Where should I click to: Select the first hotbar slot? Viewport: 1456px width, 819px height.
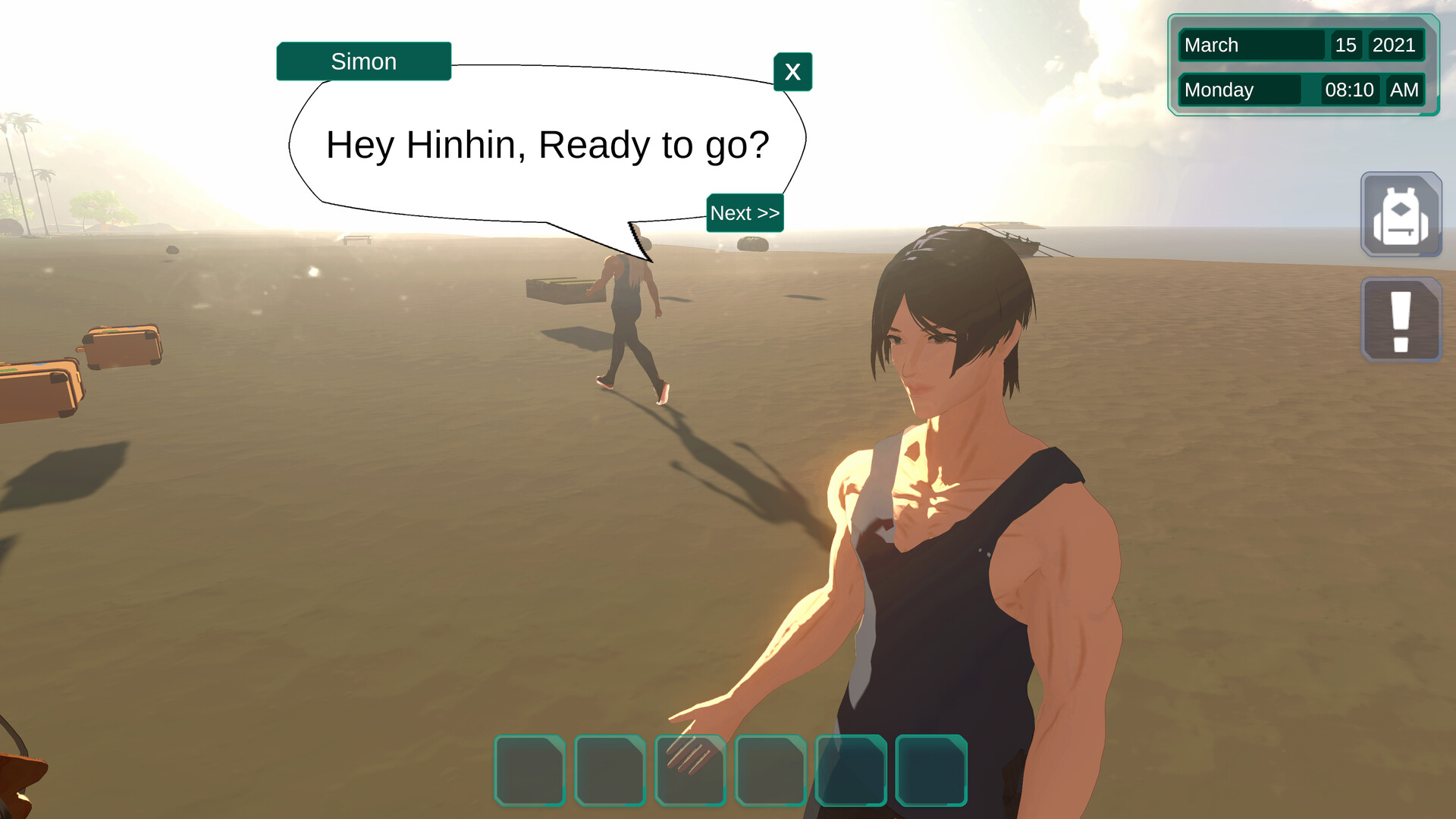pos(529,770)
